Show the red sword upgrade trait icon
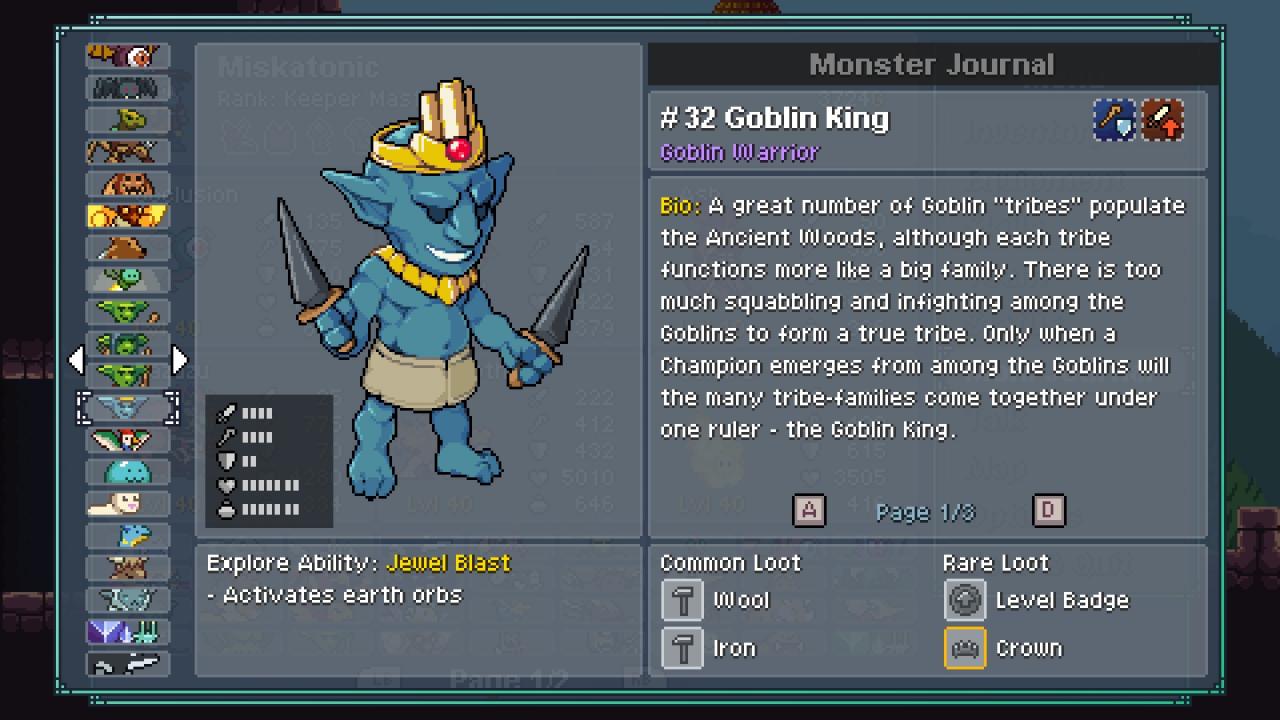The height and width of the screenshot is (720, 1280). [1164, 120]
